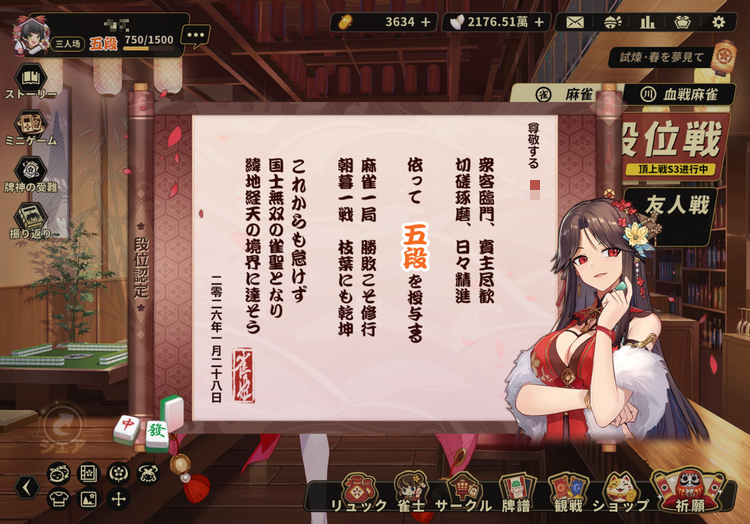Open the 祈願 wish gacha menu
The height and width of the screenshot is (524, 750).
click(688, 492)
